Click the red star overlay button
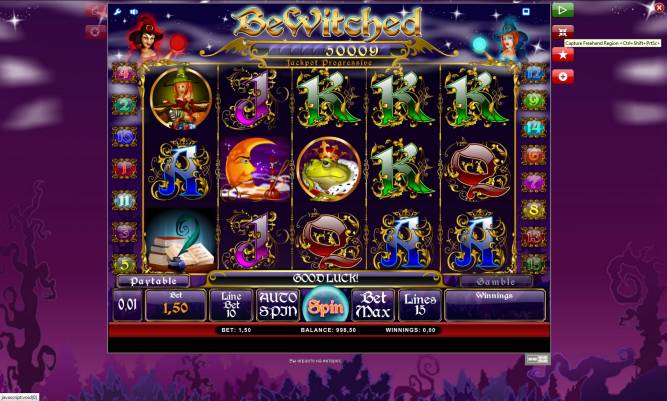 coord(563,54)
